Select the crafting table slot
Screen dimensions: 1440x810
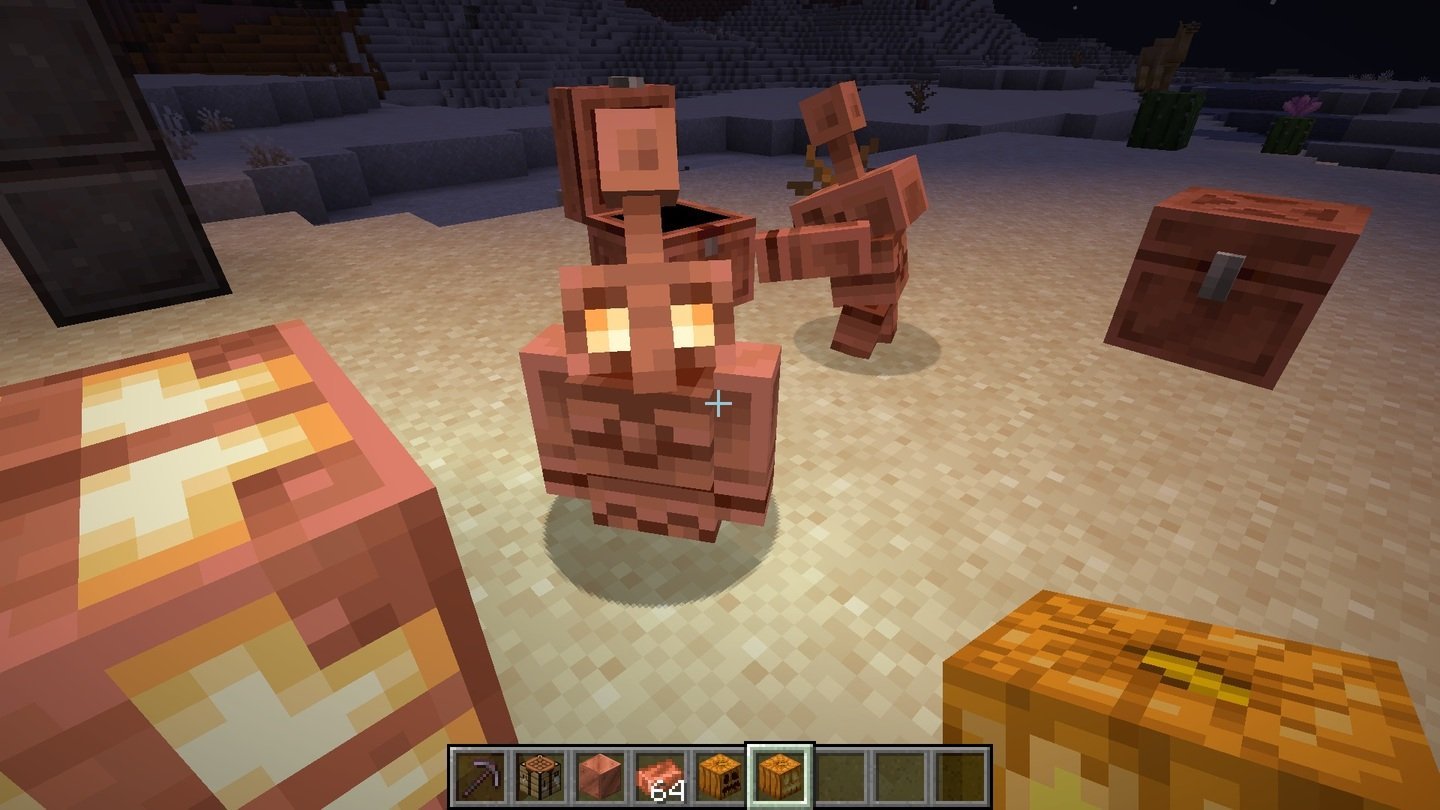(x=540, y=776)
